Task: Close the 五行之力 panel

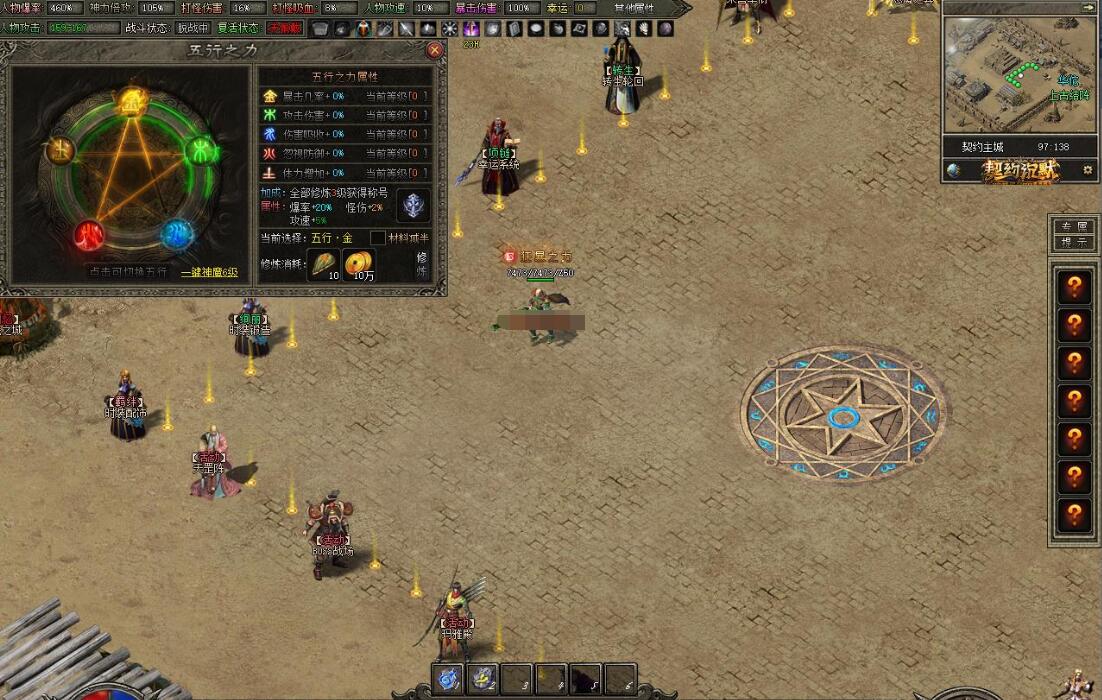Action: [x=434, y=49]
